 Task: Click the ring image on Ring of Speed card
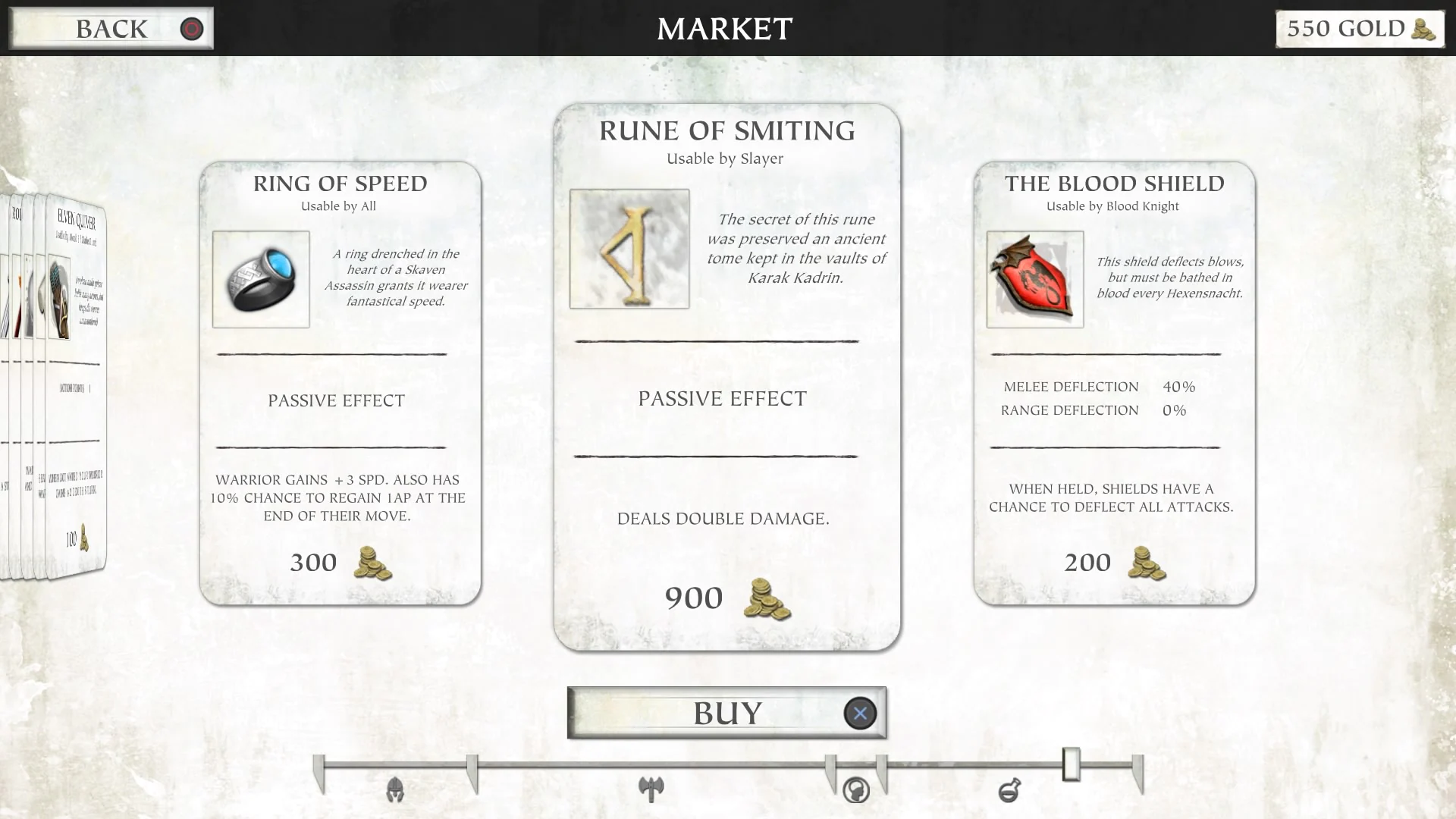(x=260, y=278)
